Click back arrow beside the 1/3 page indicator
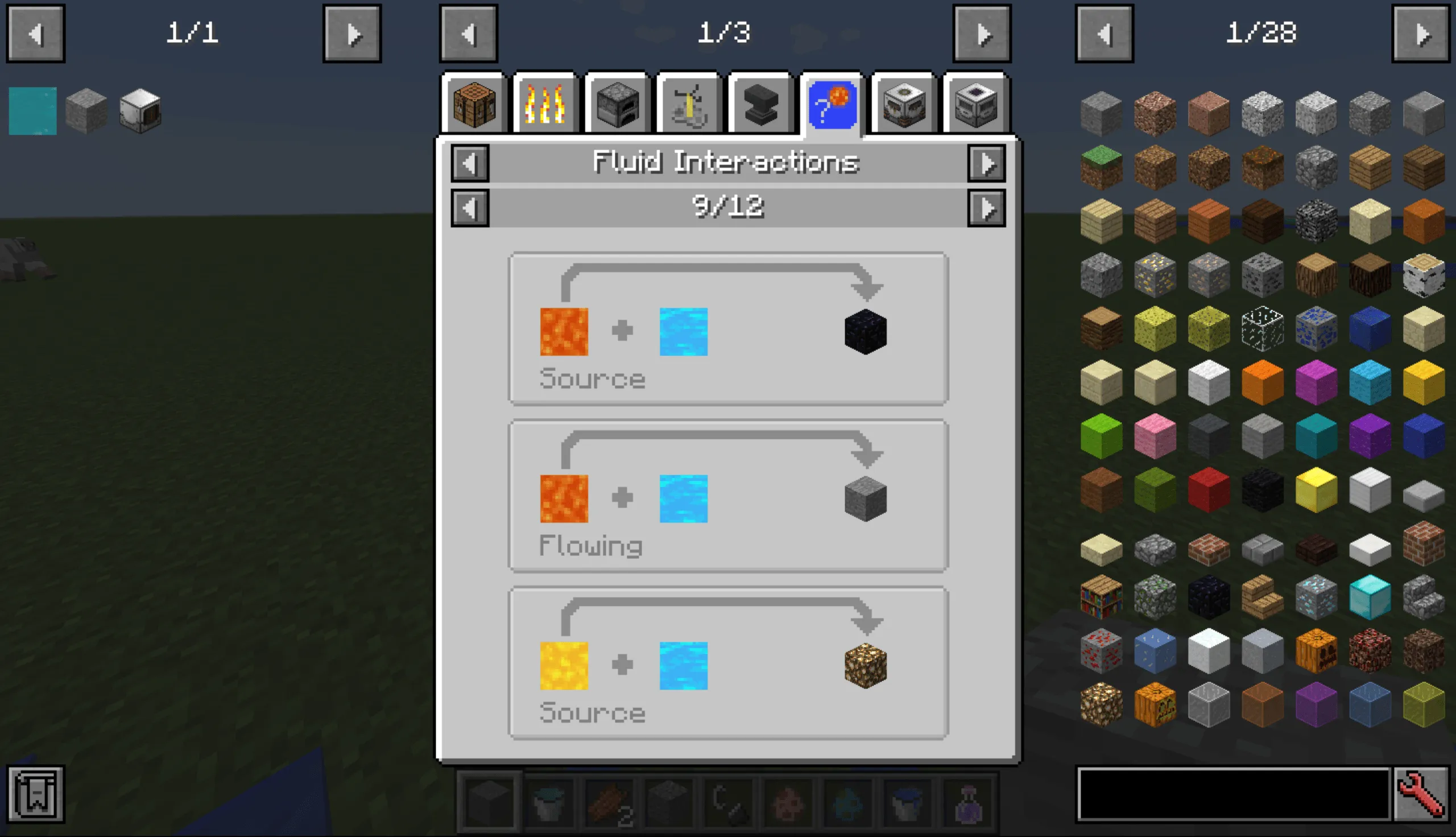Image resolution: width=1456 pixels, height=837 pixels. [x=468, y=33]
